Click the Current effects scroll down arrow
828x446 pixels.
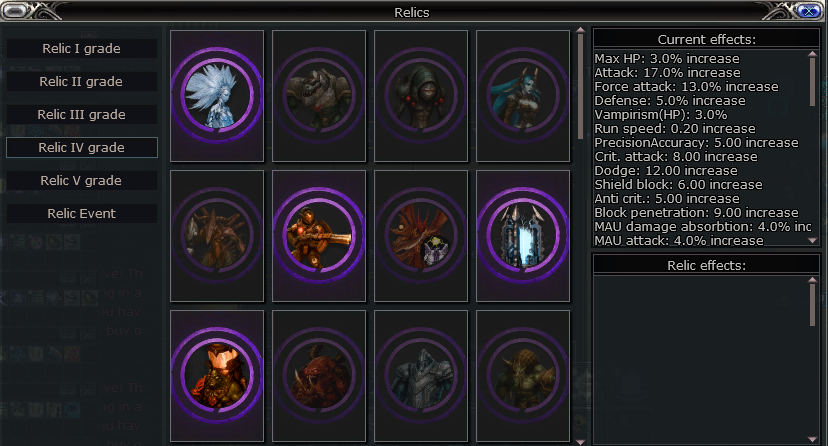pyautogui.click(x=813, y=240)
